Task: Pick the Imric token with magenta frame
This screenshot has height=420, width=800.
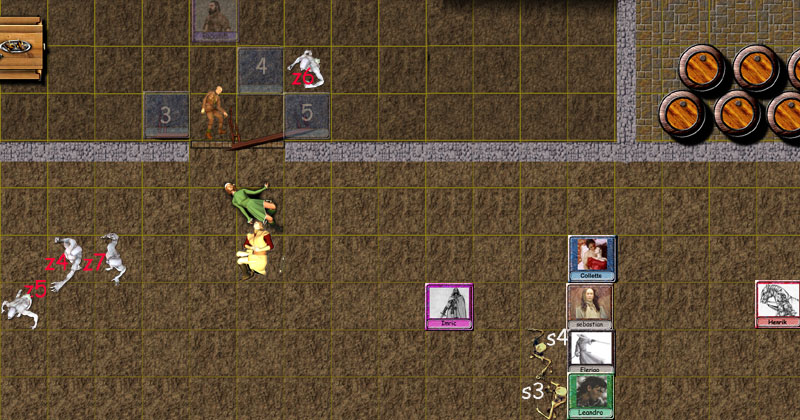Action: click(449, 306)
